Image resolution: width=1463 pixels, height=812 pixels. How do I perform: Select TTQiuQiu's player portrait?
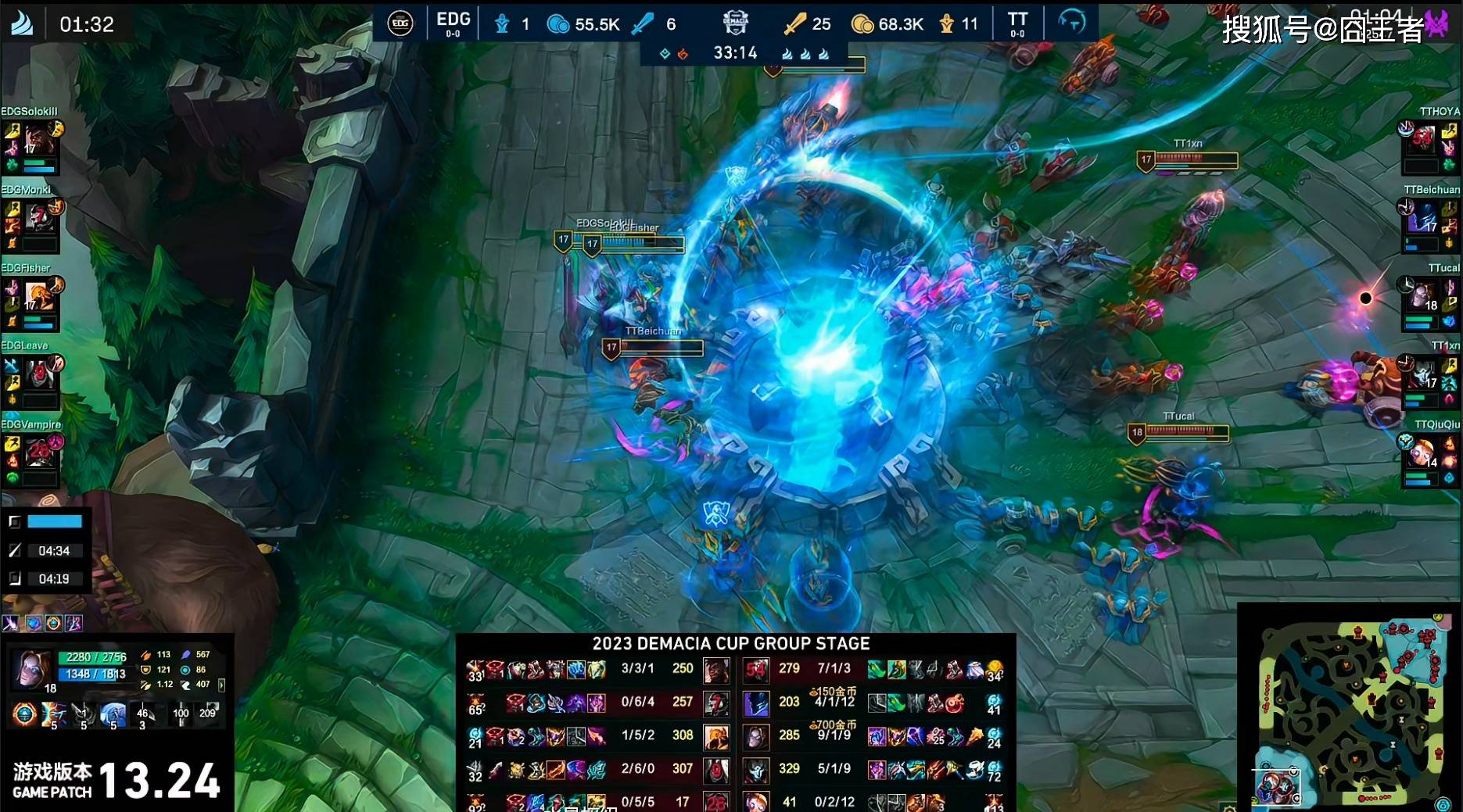(1423, 453)
